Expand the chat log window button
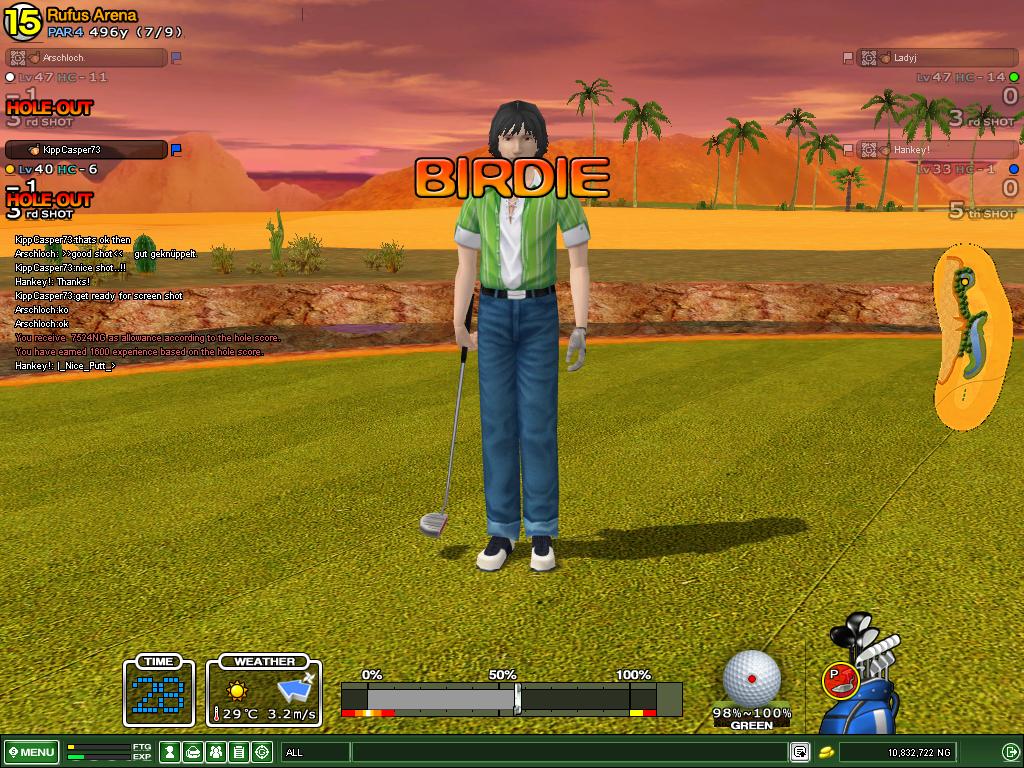Image resolution: width=1024 pixels, height=768 pixels. (799, 752)
